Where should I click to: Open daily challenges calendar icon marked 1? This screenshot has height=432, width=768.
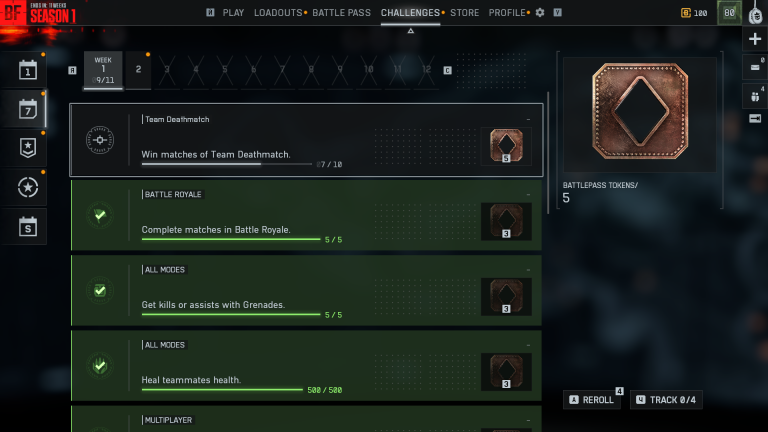(x=28, y=70)
